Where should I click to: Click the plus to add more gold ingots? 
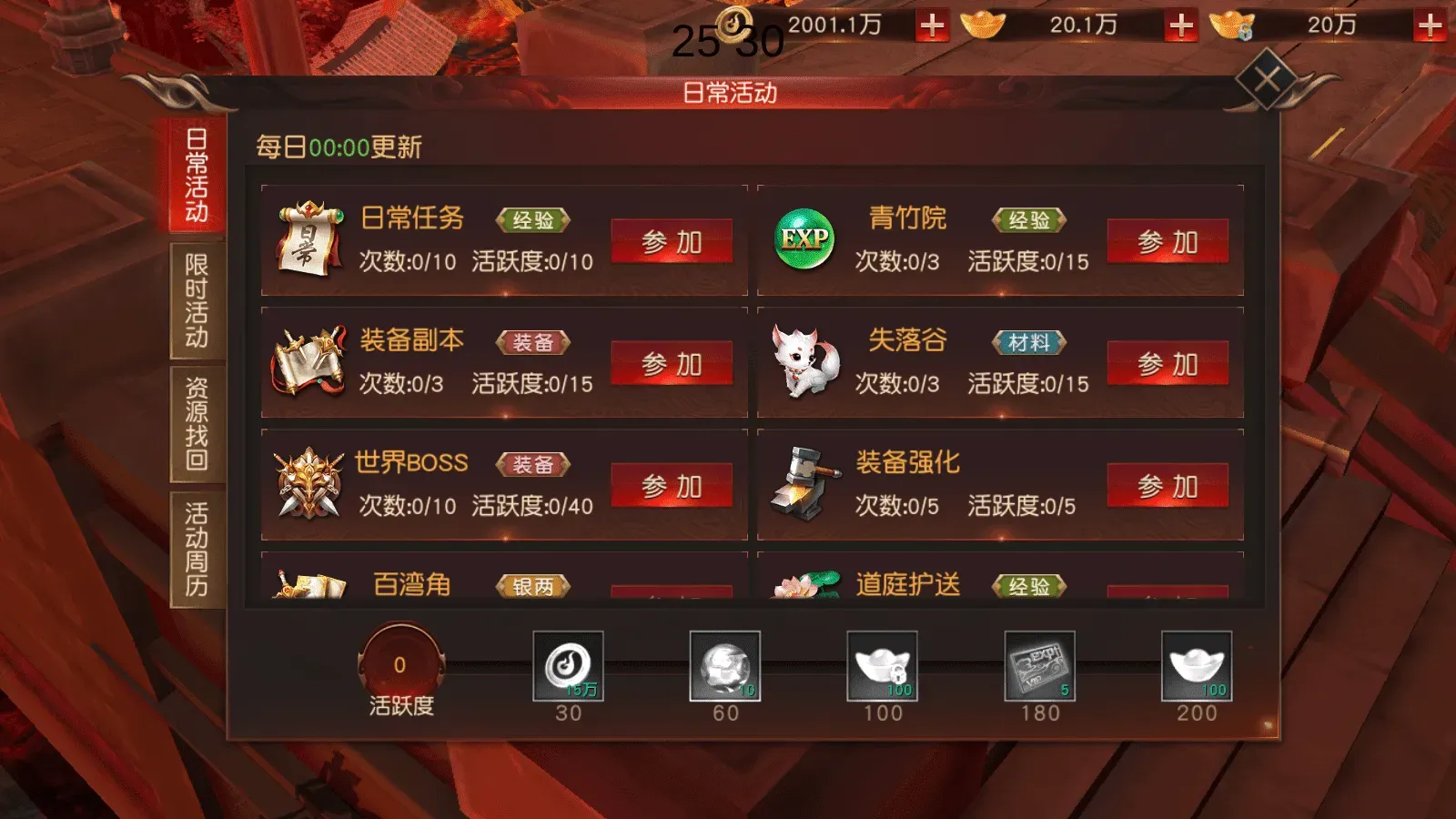tap(1180, 26)
